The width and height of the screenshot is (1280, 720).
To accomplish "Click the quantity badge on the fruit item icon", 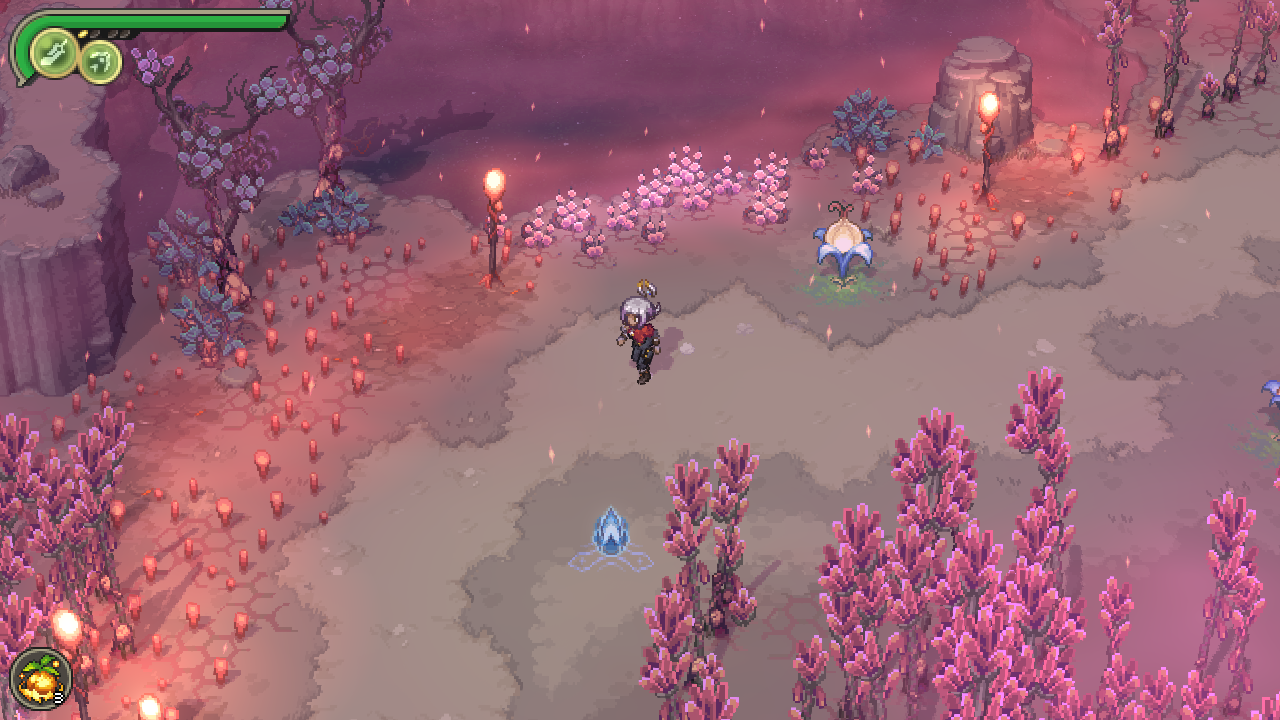I will 58,697.
